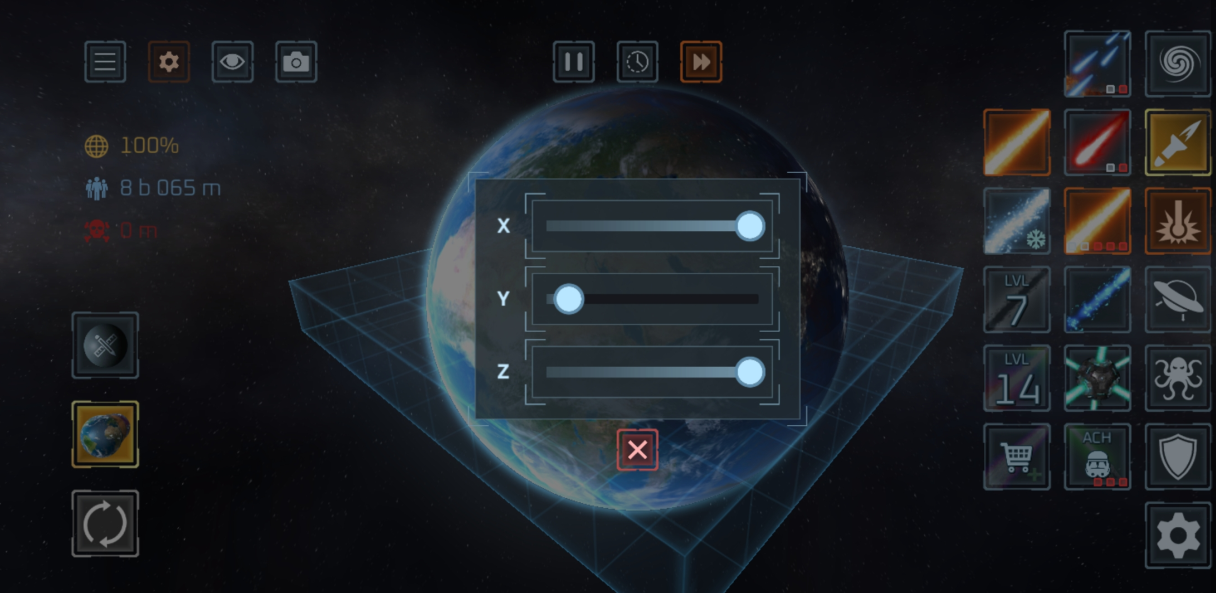Click the circular arrows reset button
The width and height of the screenshot is (1216, 593).
(105, 523)
